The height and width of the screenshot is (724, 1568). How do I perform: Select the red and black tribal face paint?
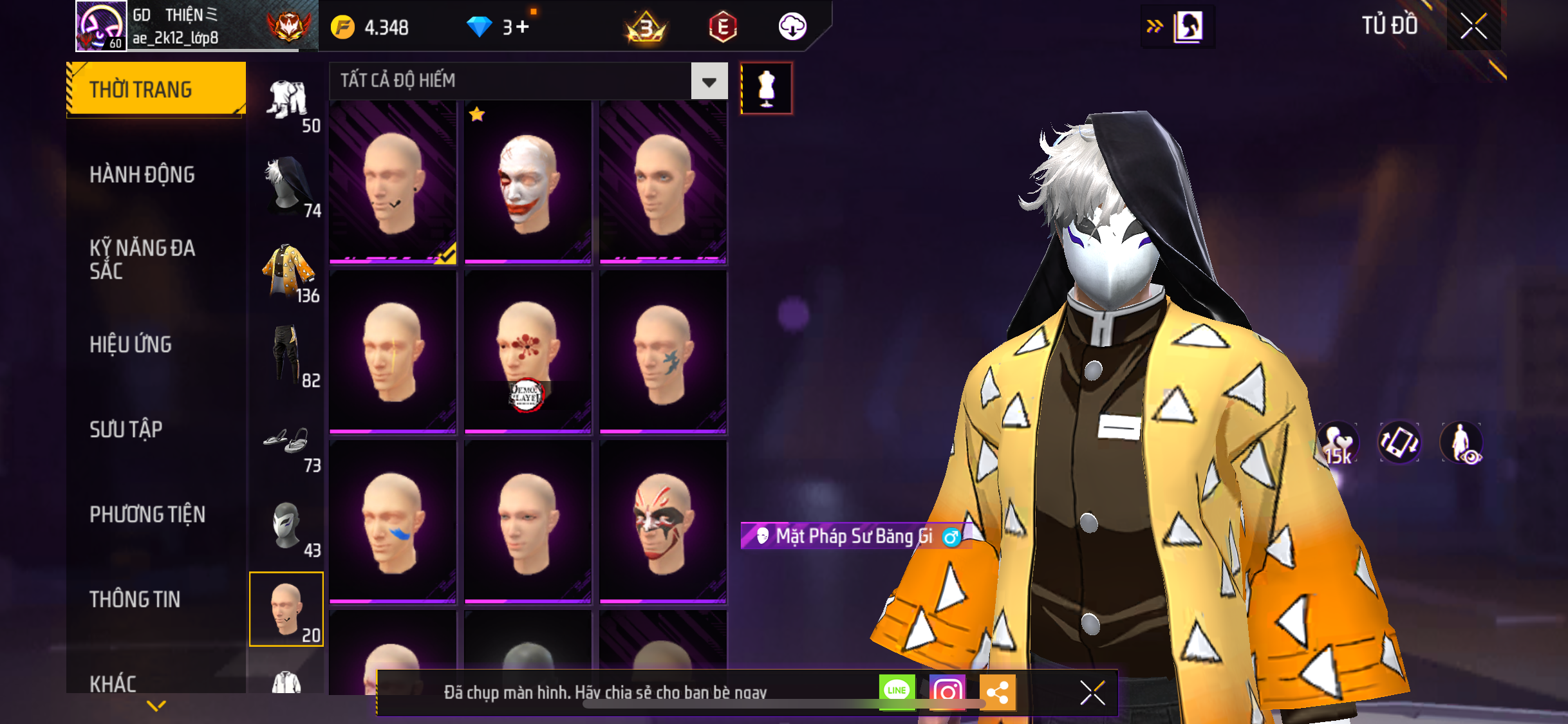click(x=663, y=522)
